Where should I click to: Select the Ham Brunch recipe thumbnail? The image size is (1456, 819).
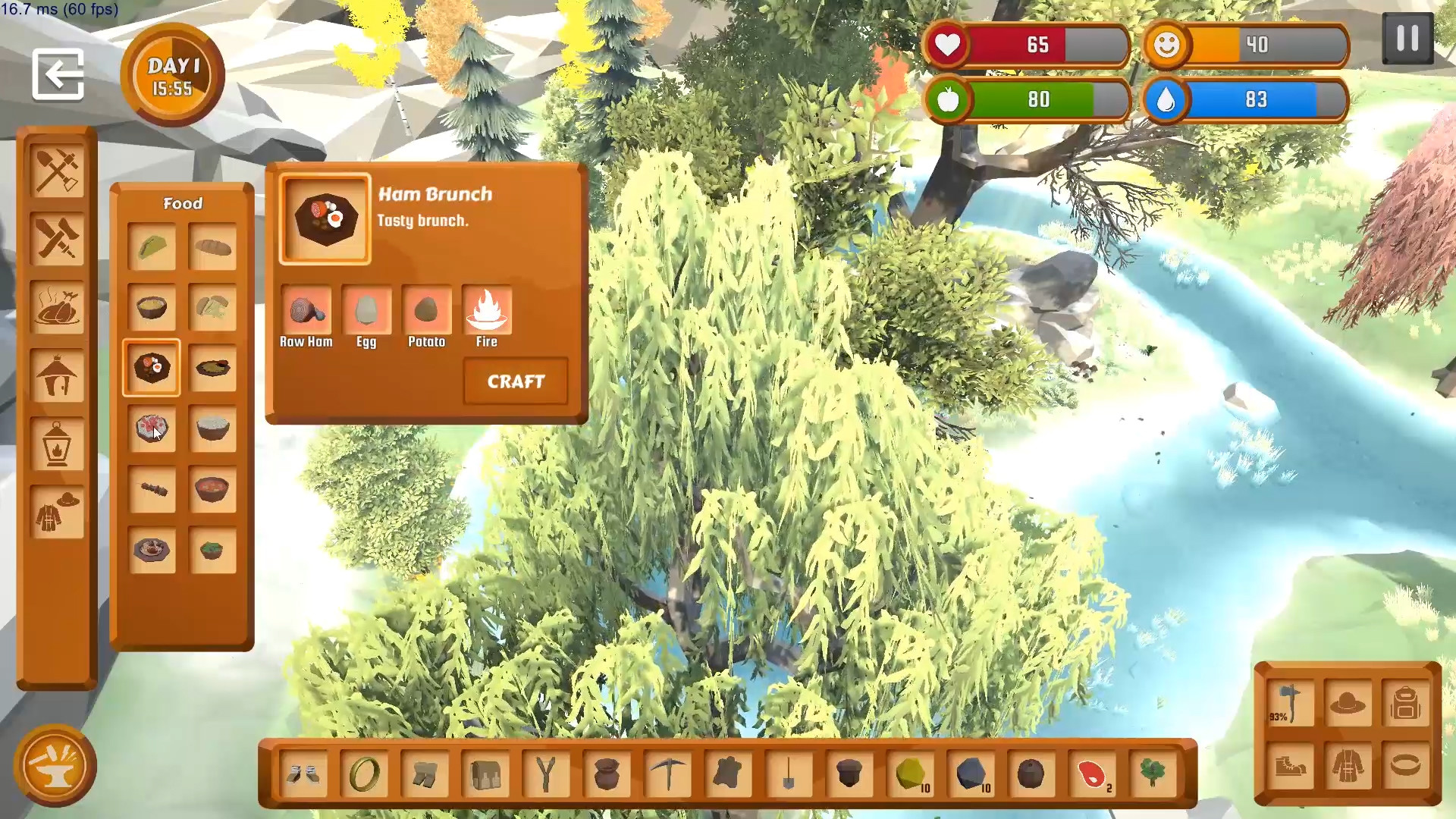tap(325, 218)
